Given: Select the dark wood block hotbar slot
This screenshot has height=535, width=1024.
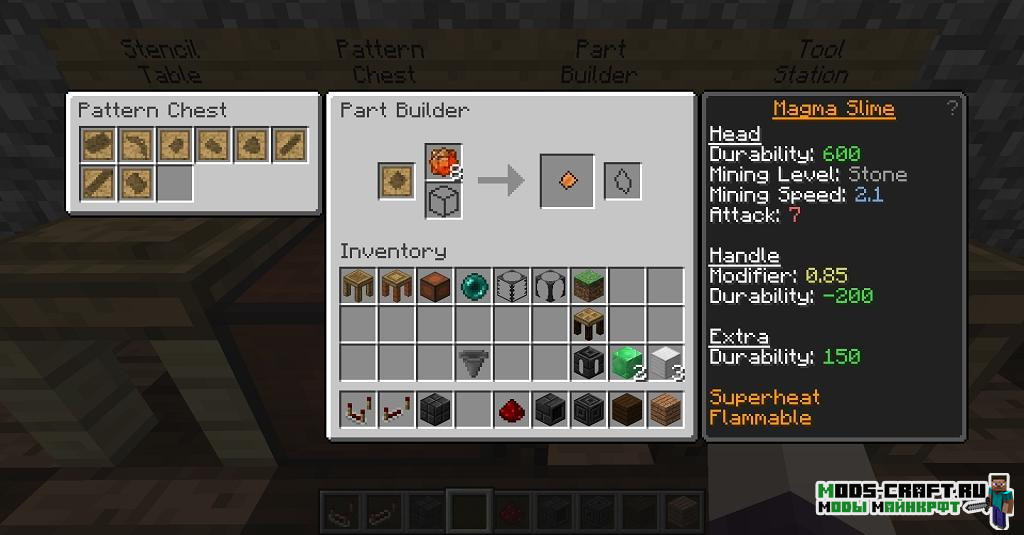Looking at the screenshot, I should point(627,410).
